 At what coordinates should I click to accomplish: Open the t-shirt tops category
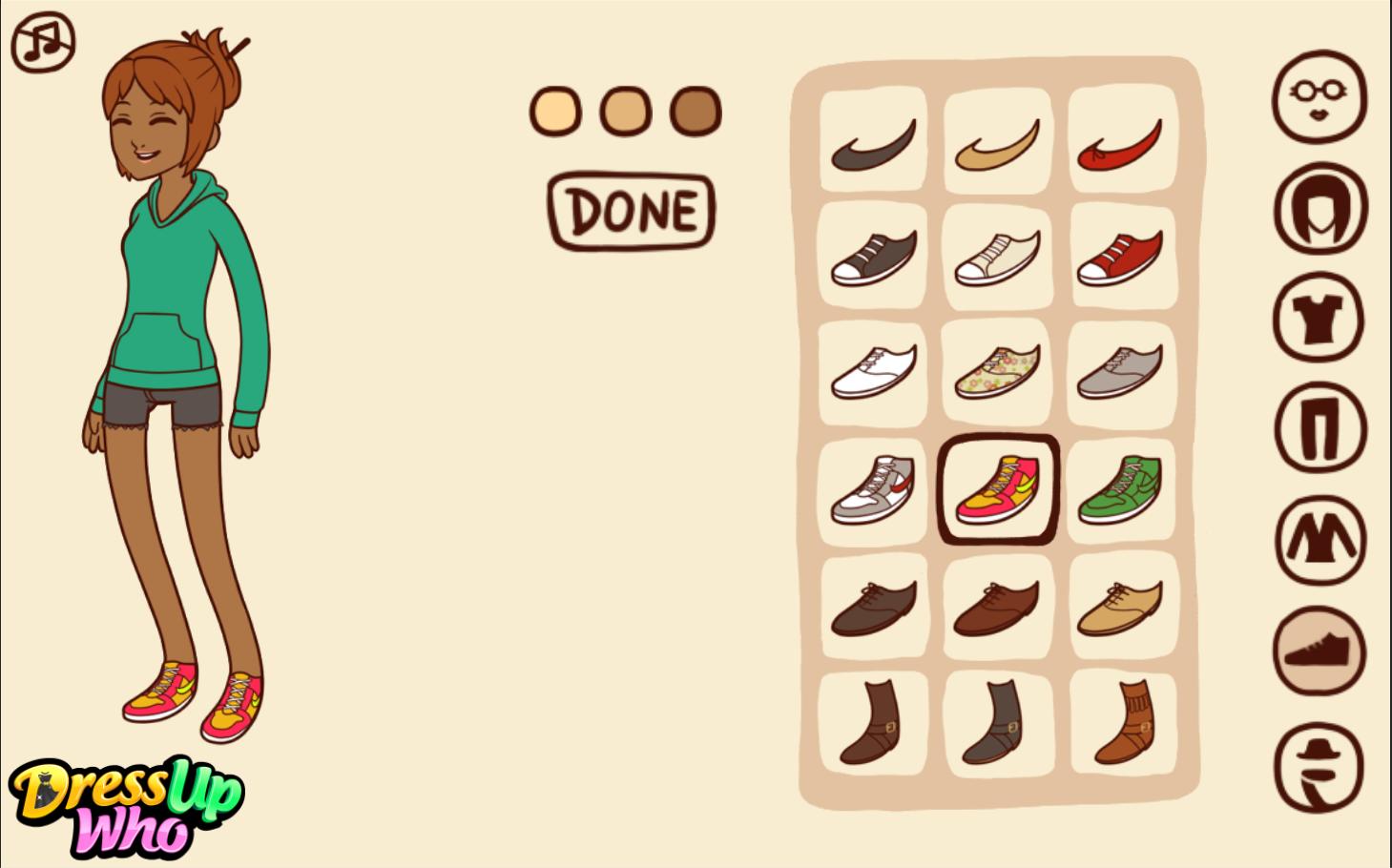(1319, 319)
